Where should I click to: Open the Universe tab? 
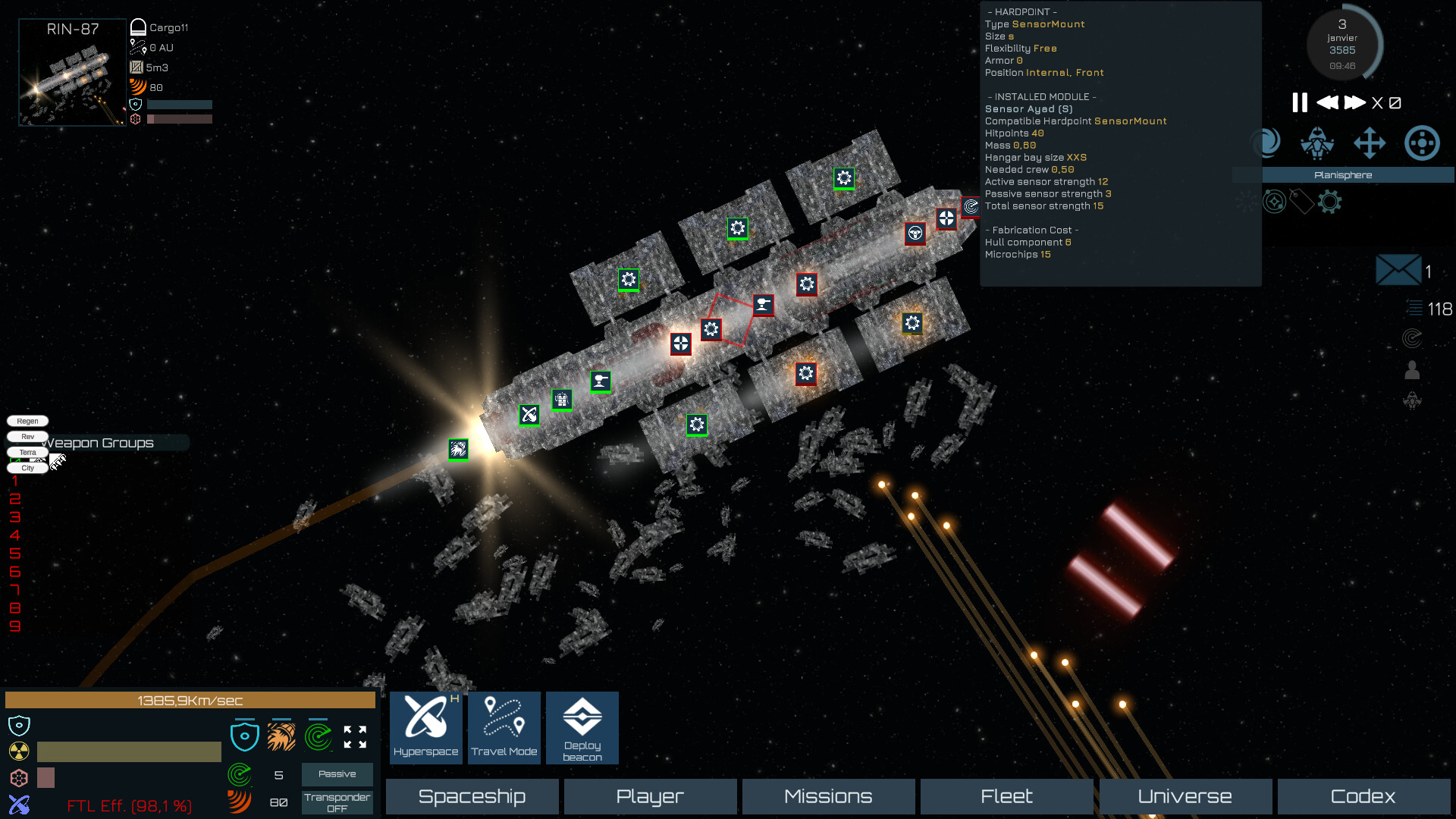(1185, 796)
